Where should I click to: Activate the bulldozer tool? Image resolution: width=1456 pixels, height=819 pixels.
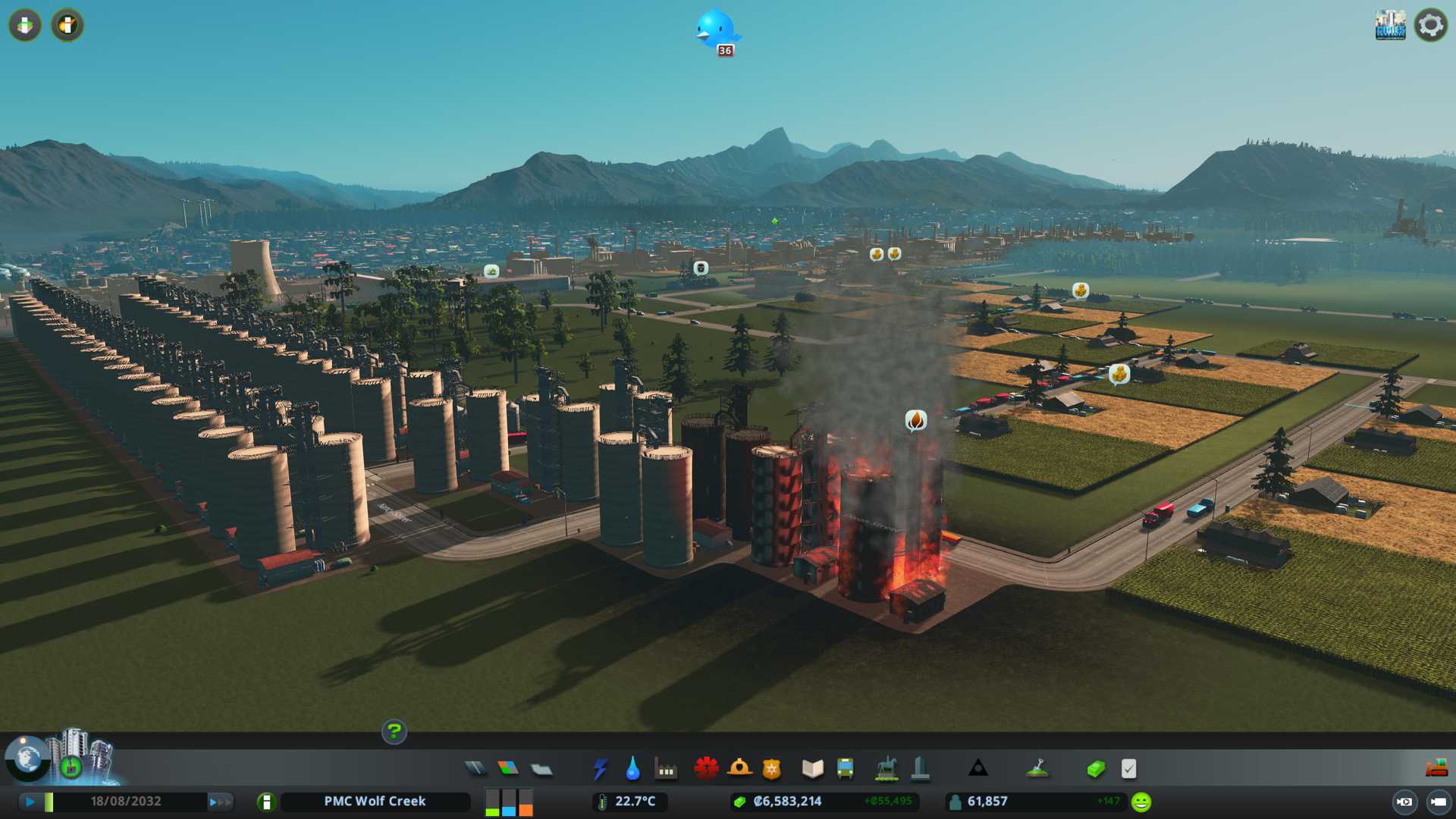pos(1436,769)
